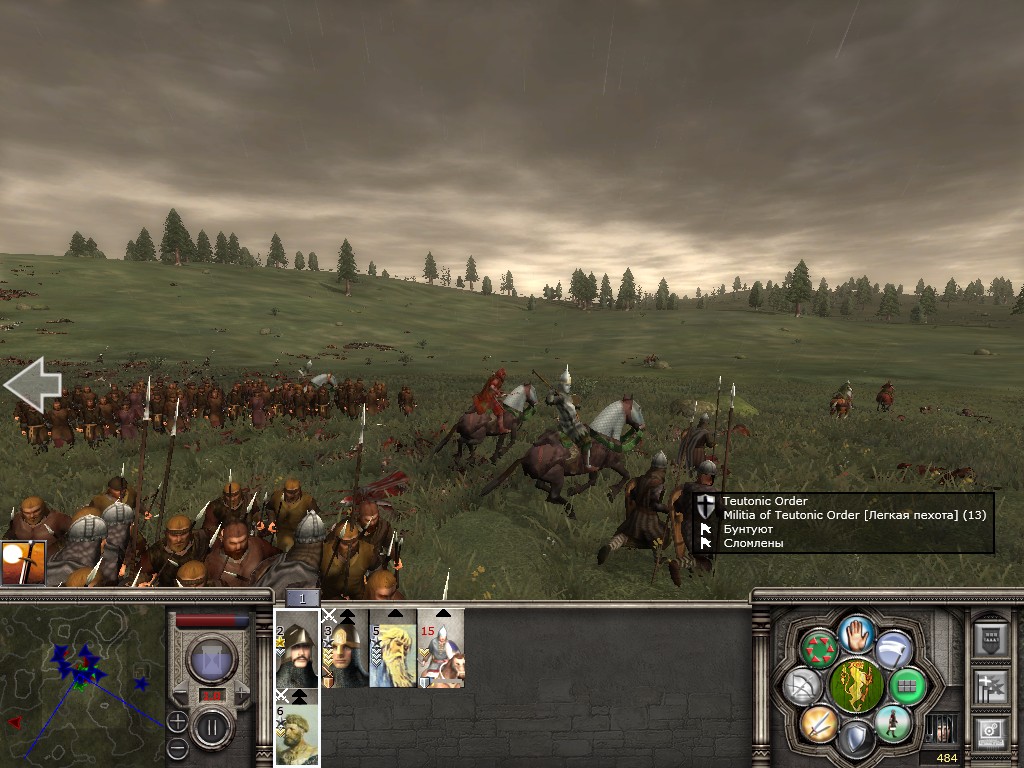Select the bearded unit card numbered 5
The width and height of the screenshot is (1024, 768).
[393, 648]
